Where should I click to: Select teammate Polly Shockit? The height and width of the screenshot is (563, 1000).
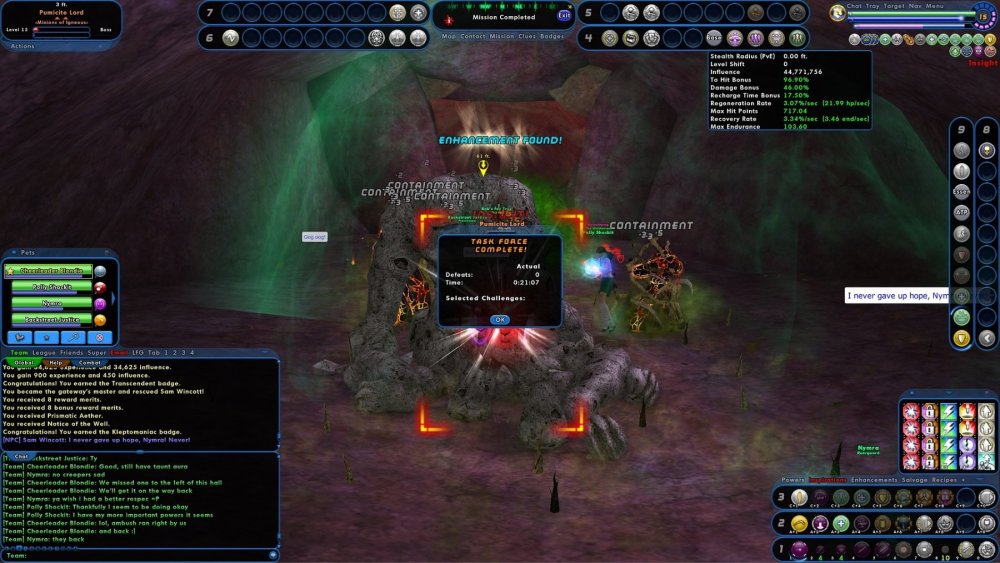[50, 287]
